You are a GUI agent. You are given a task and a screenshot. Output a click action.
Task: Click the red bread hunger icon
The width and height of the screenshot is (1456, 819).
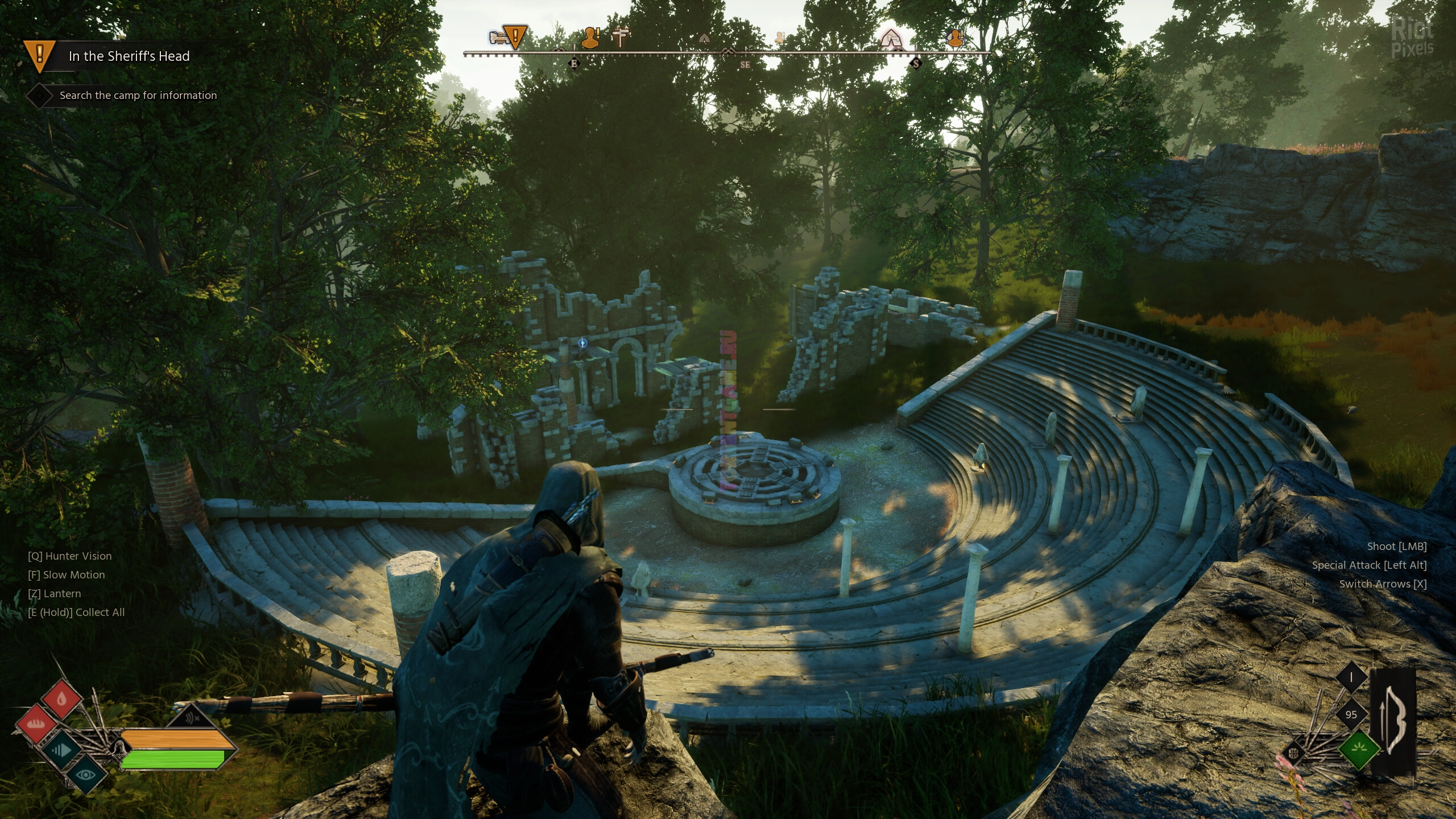pos(37,724)
